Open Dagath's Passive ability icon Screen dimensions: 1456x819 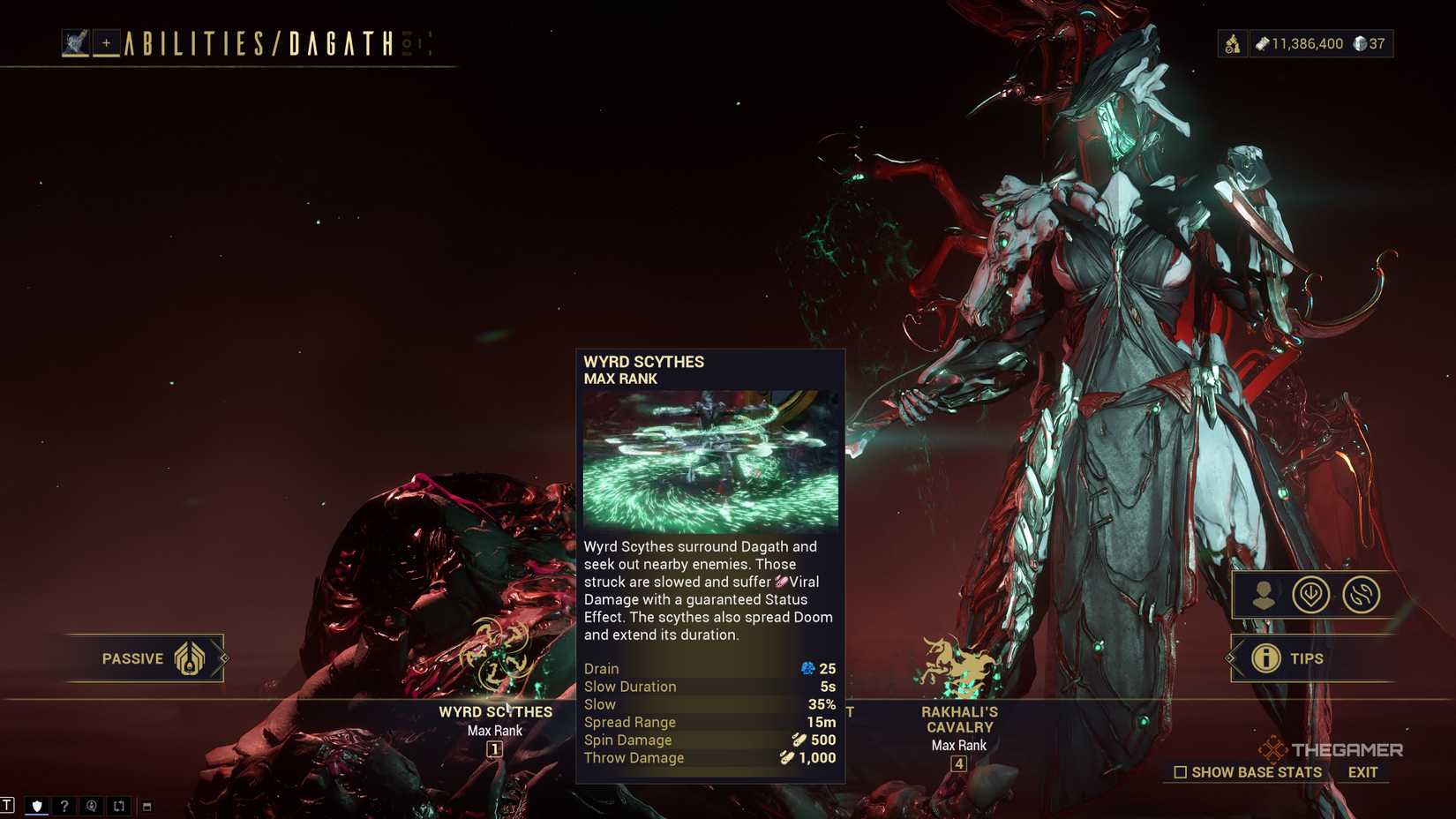[188, 657]
